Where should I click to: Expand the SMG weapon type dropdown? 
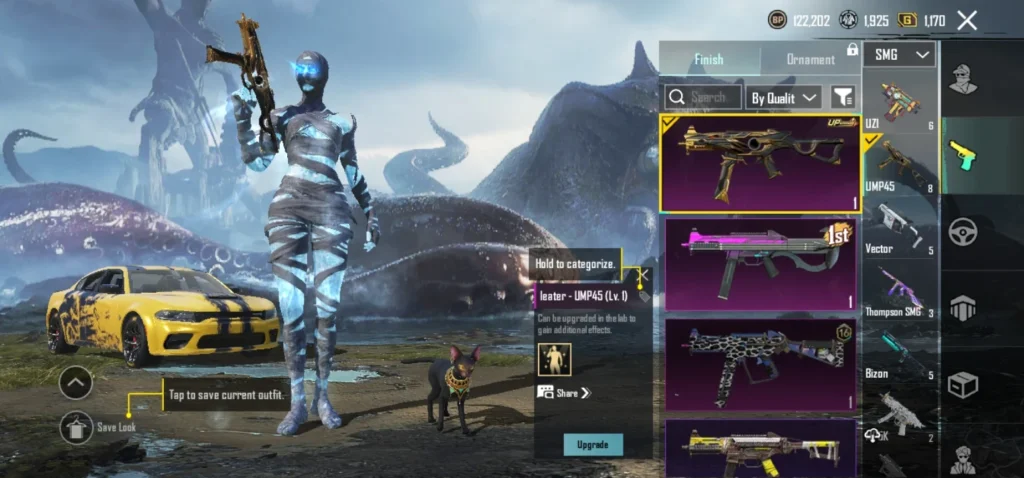pos(901,54)
